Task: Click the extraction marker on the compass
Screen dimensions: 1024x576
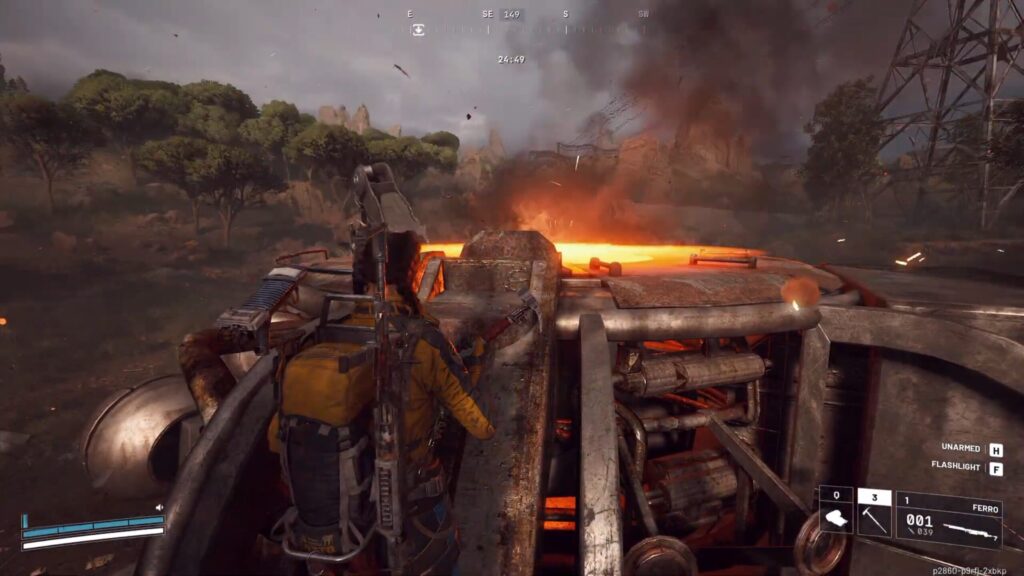Action: click(x=418, y=30)
